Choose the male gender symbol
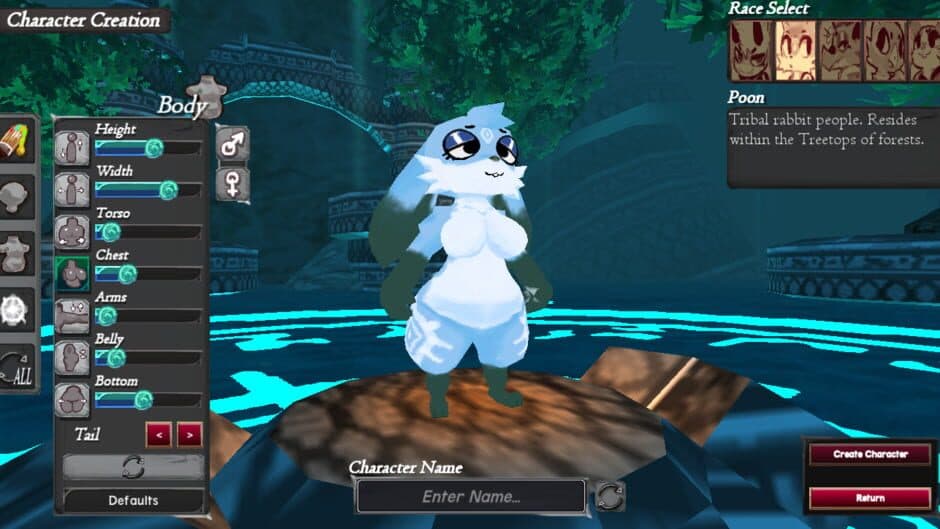This screenshot has width=940, height=529. (x=232, y=145)
